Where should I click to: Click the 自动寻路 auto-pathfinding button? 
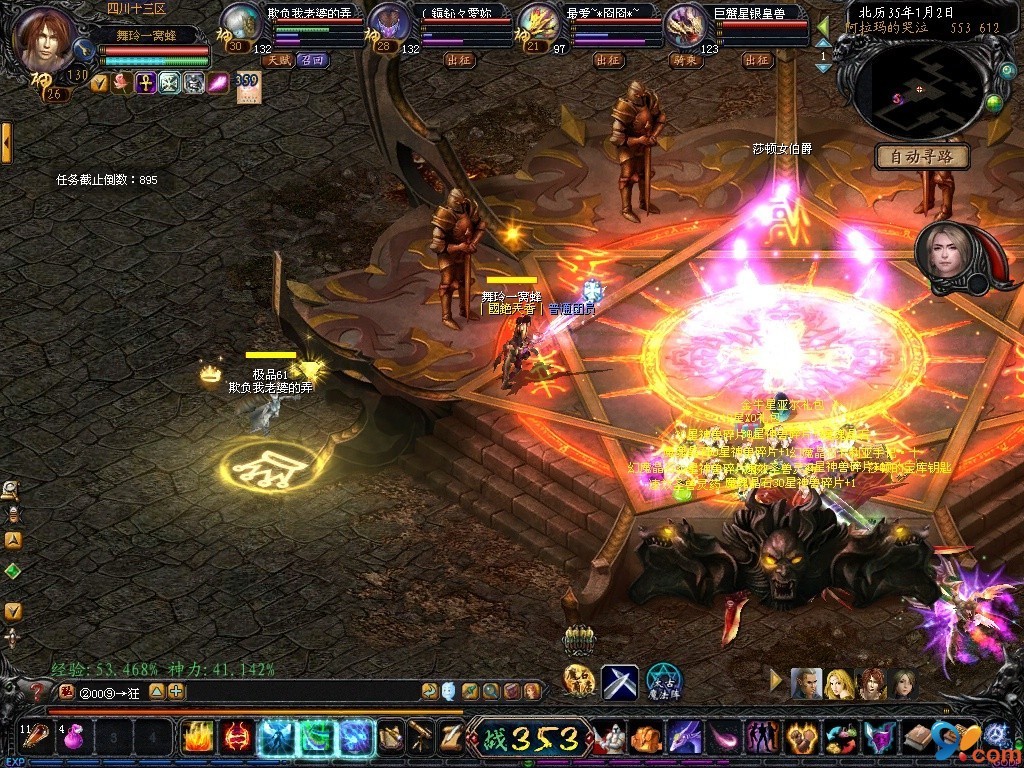click(922, 157)
